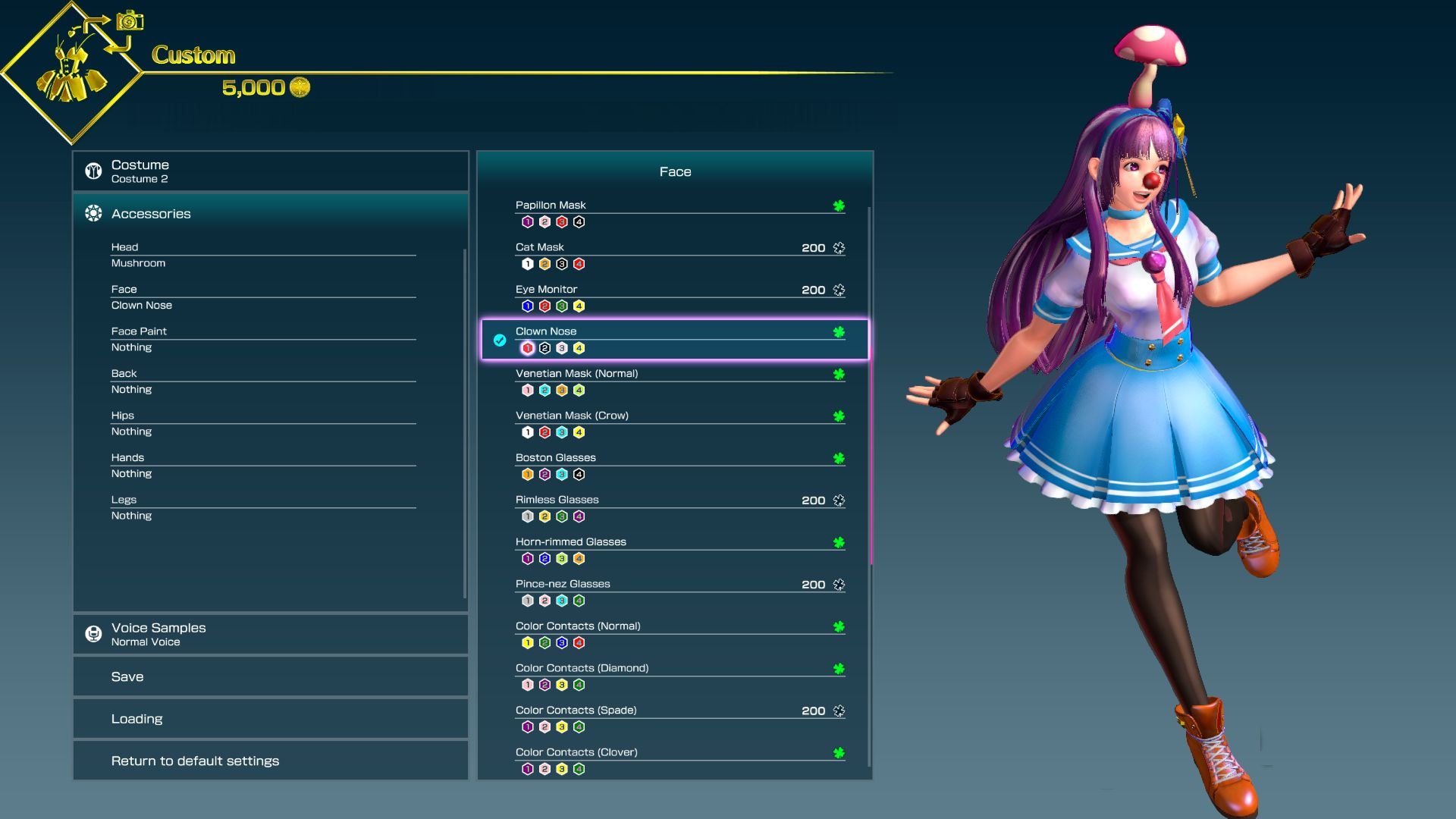1456x819 pixels.
Task: Click the clover icon beside Papillon Mask
Action: [x=838, y=205]
